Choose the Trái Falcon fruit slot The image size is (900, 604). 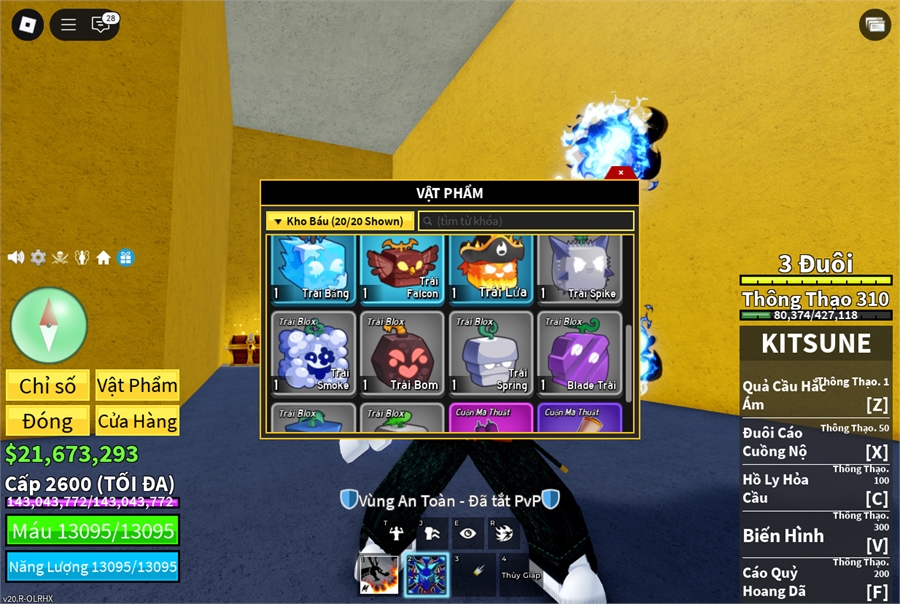pyautogui.click(x=402, y=269)
